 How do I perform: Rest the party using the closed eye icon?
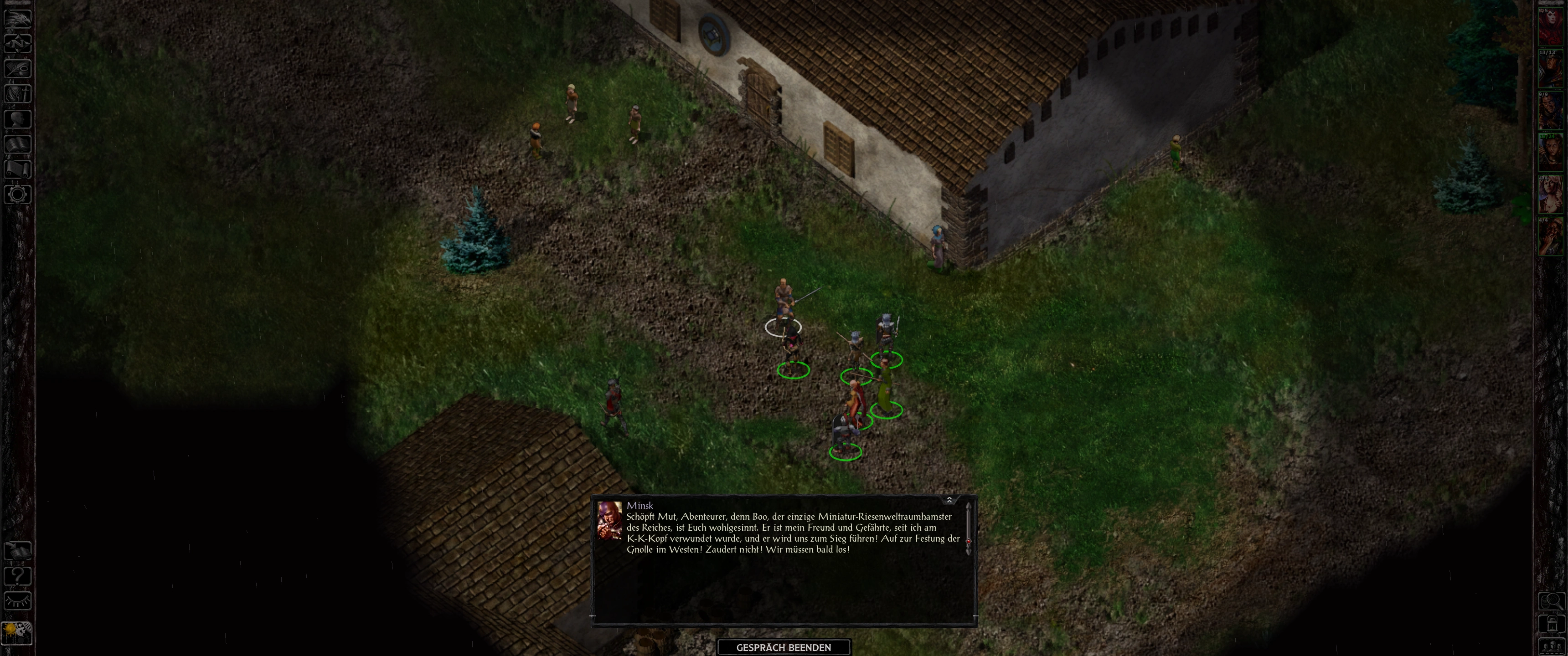click(x=18, y=601)
